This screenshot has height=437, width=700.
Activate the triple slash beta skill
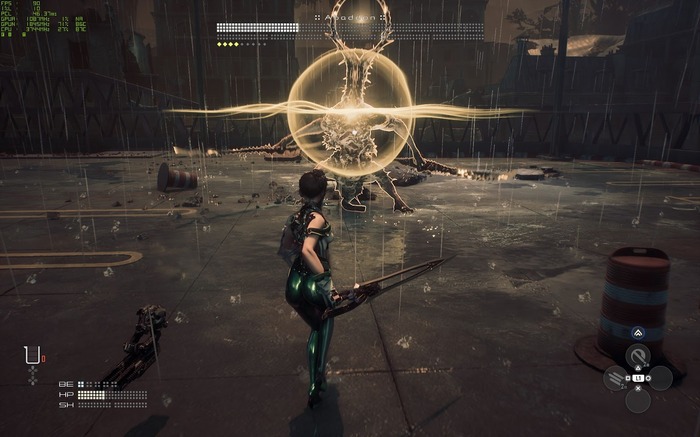click(616, 379)
